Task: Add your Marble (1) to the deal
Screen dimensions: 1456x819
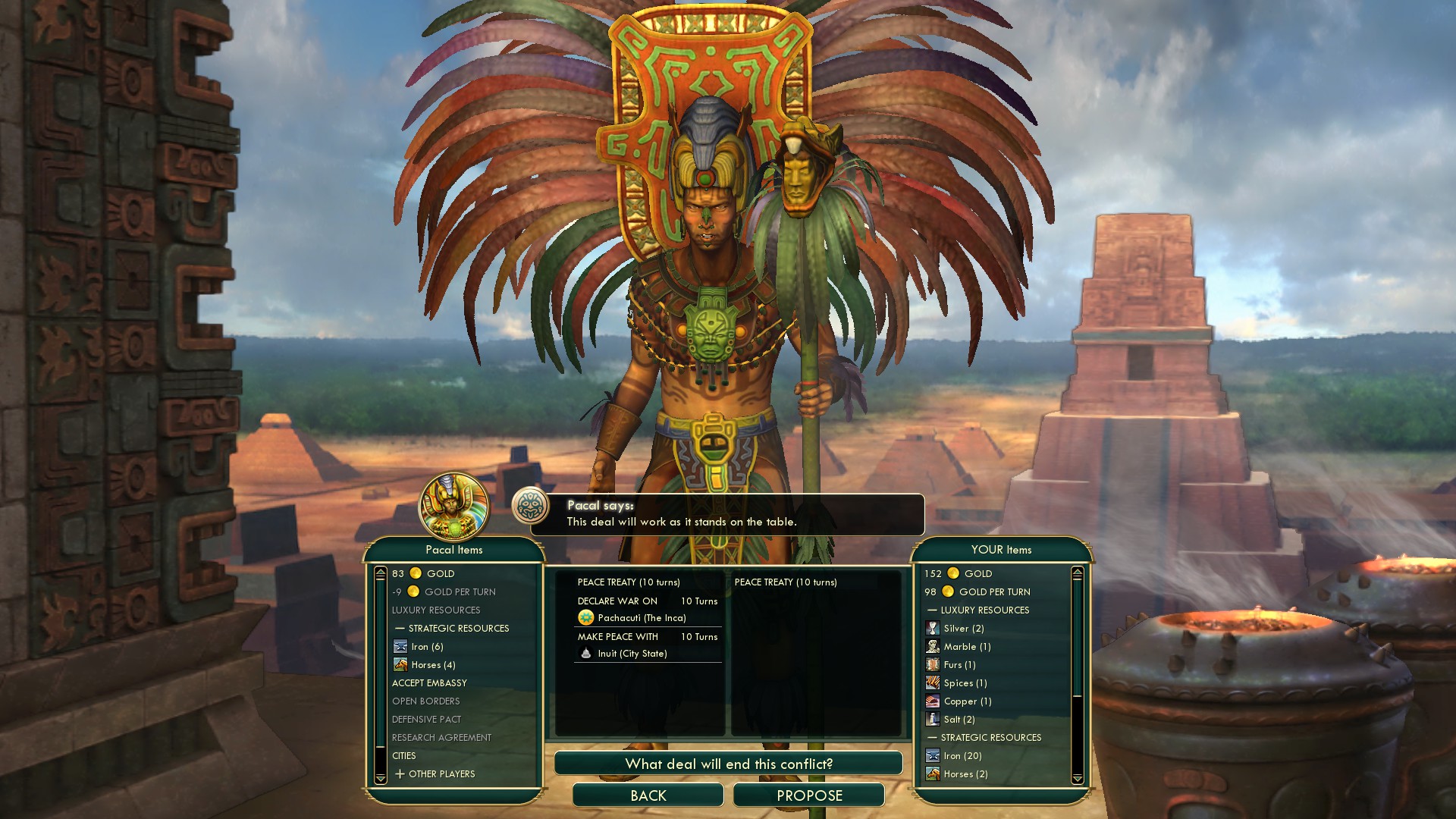Action: point(967,647)
